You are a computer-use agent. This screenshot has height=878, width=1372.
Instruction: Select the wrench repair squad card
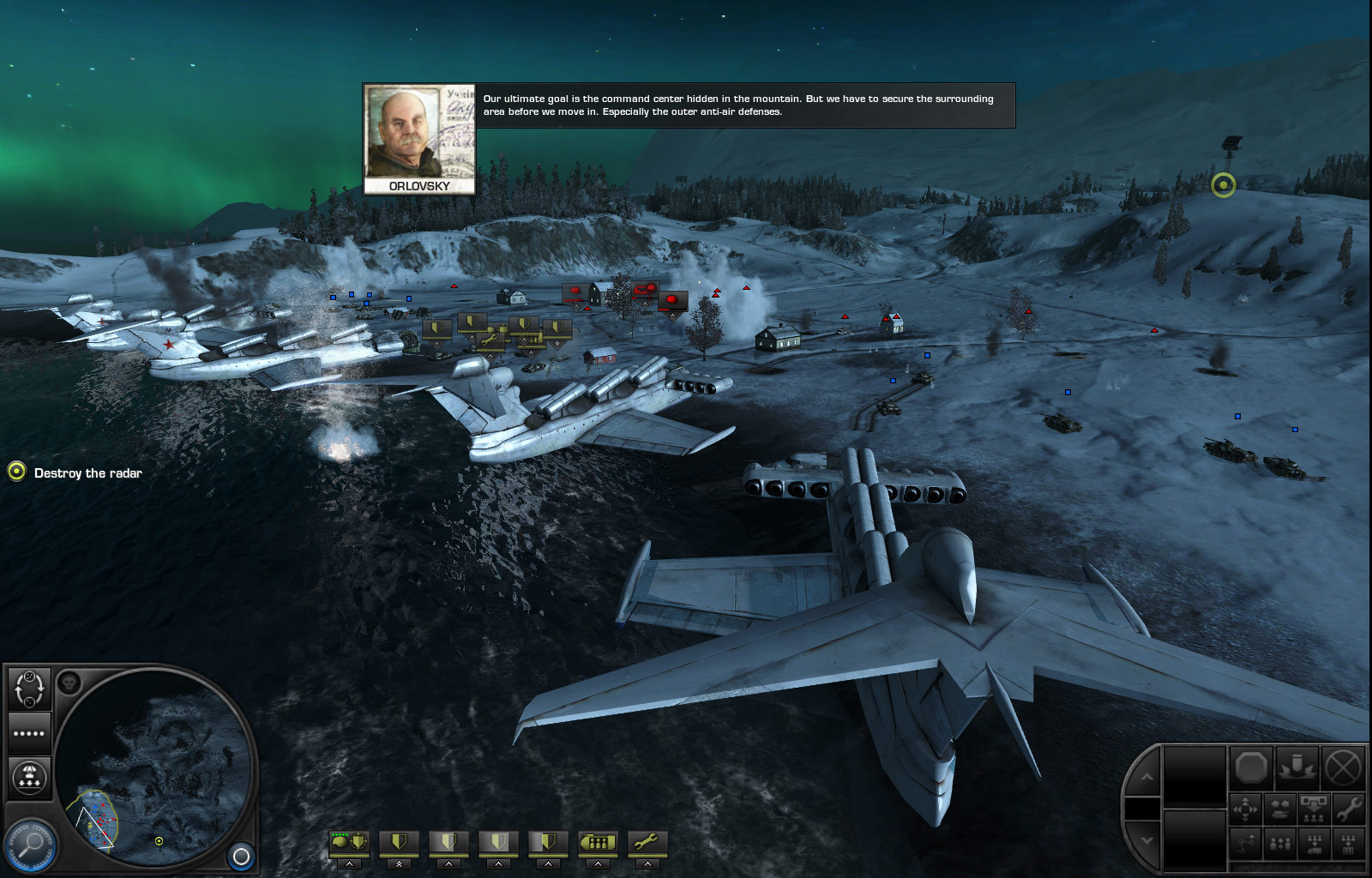tap(647, 843)
